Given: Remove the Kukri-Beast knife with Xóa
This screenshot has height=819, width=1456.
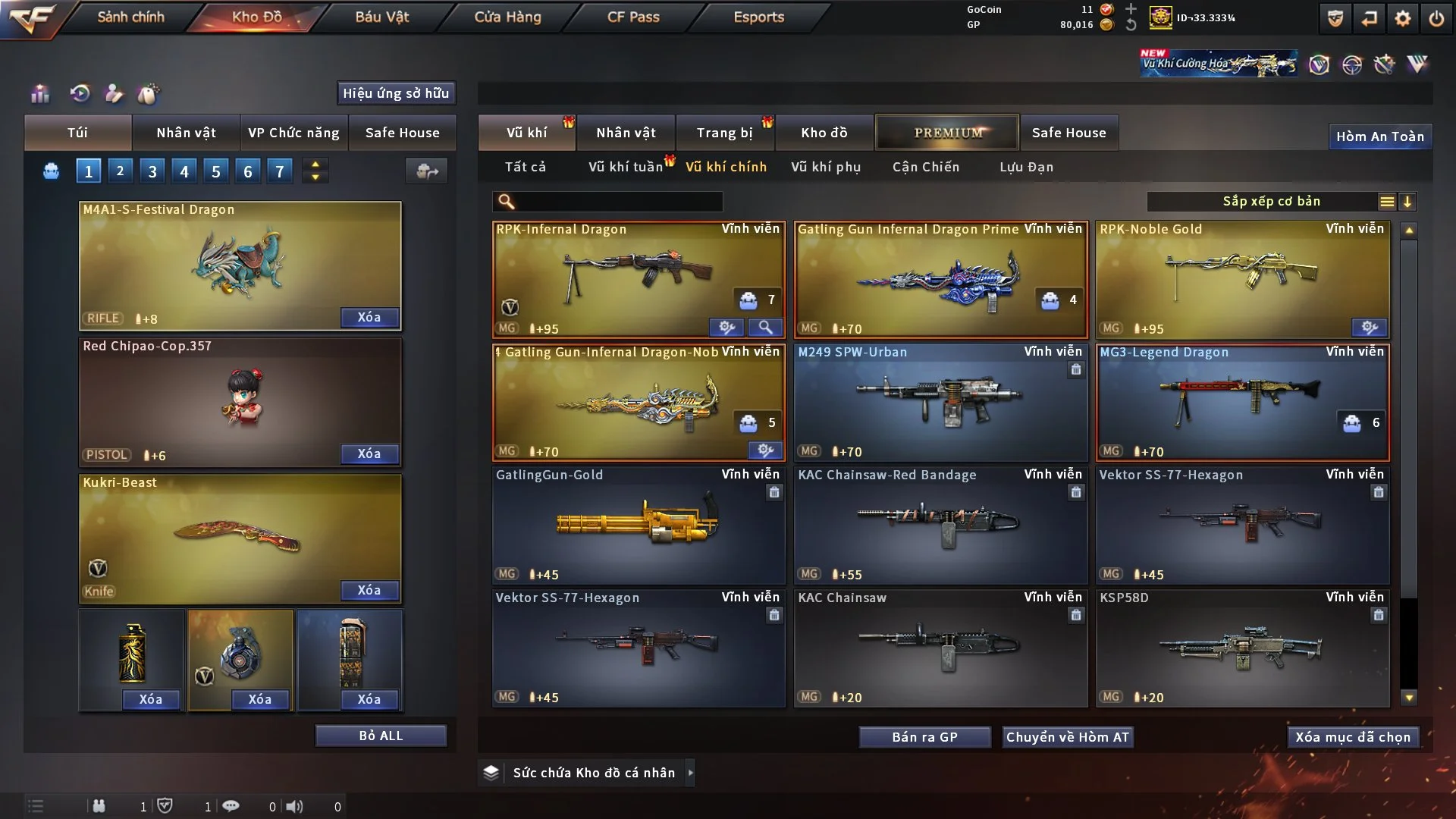Looking at the screenshot, I should [x=369, y=590].
